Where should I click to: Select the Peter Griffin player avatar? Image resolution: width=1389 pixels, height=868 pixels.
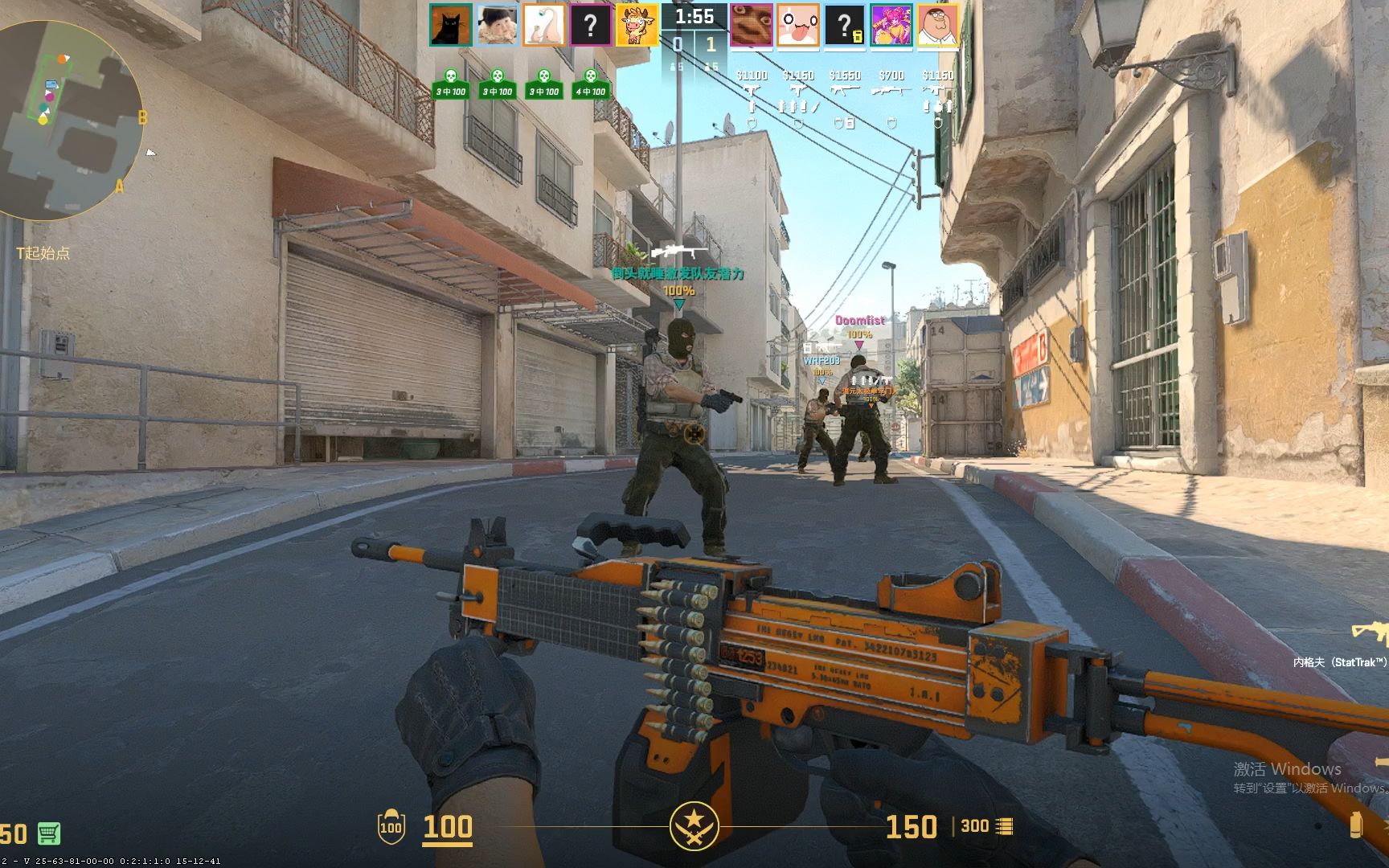pyautogui.click(x=937, y=25)
